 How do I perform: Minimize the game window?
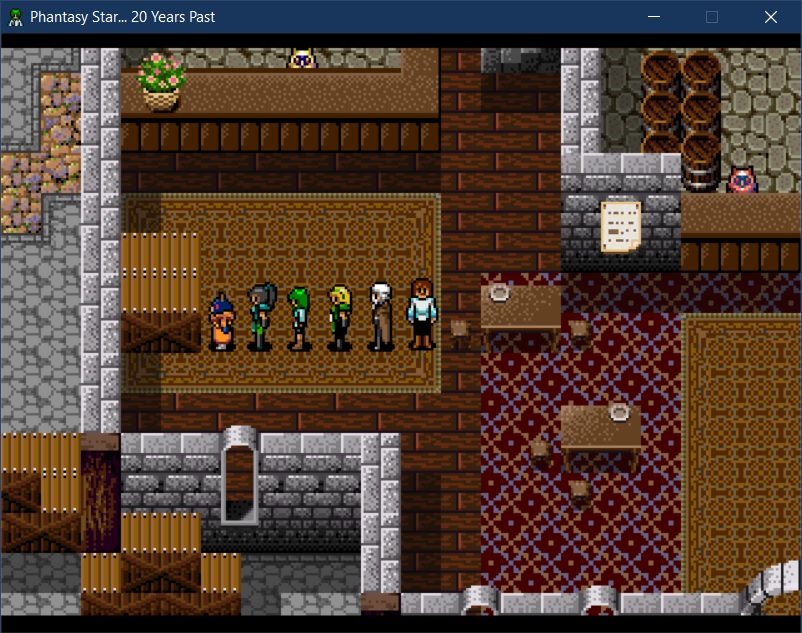pos(654,17)
